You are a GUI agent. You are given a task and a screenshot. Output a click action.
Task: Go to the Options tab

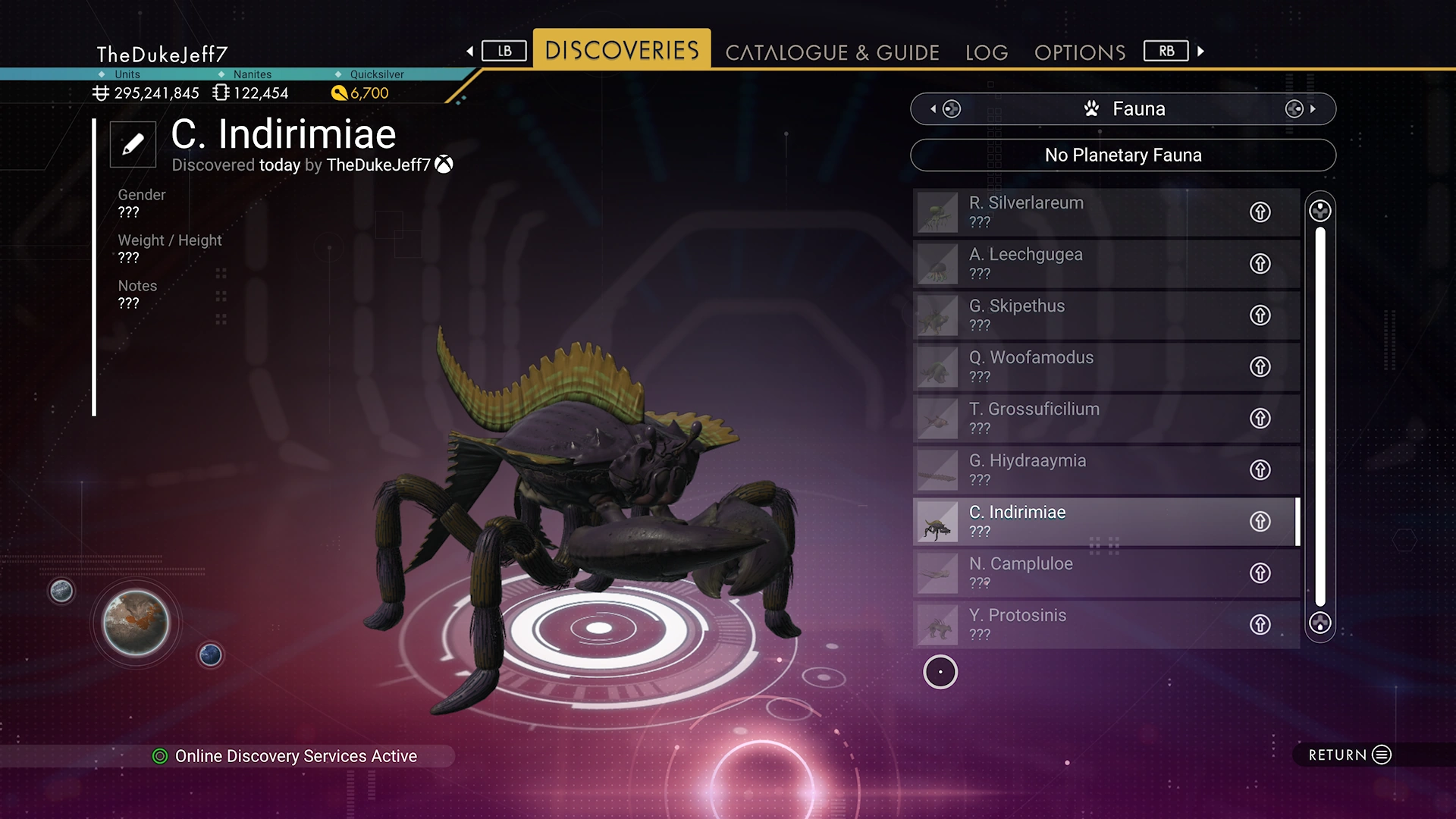click(x=1080, y=52)
